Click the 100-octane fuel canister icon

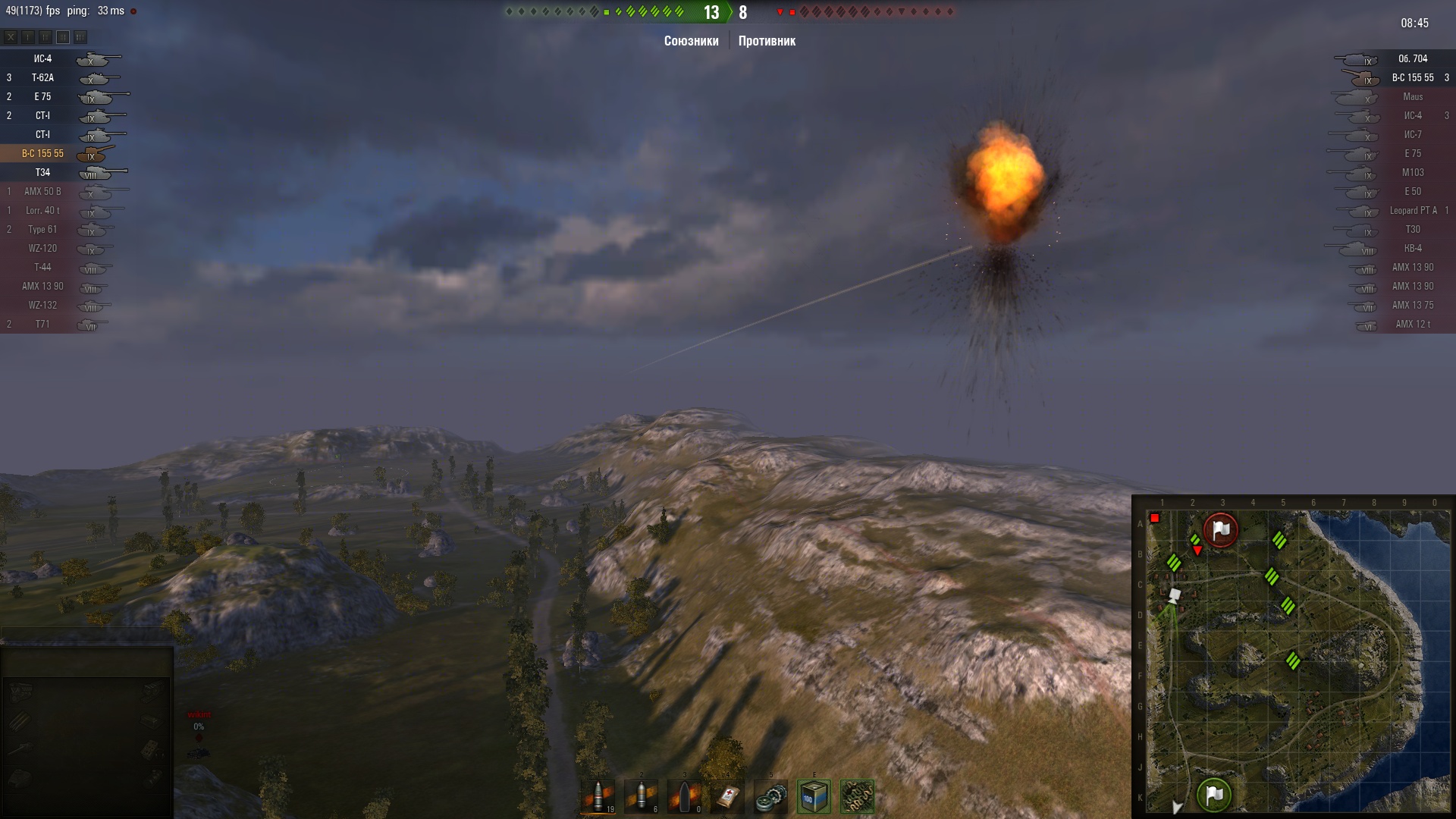click(x=814, y=796)
